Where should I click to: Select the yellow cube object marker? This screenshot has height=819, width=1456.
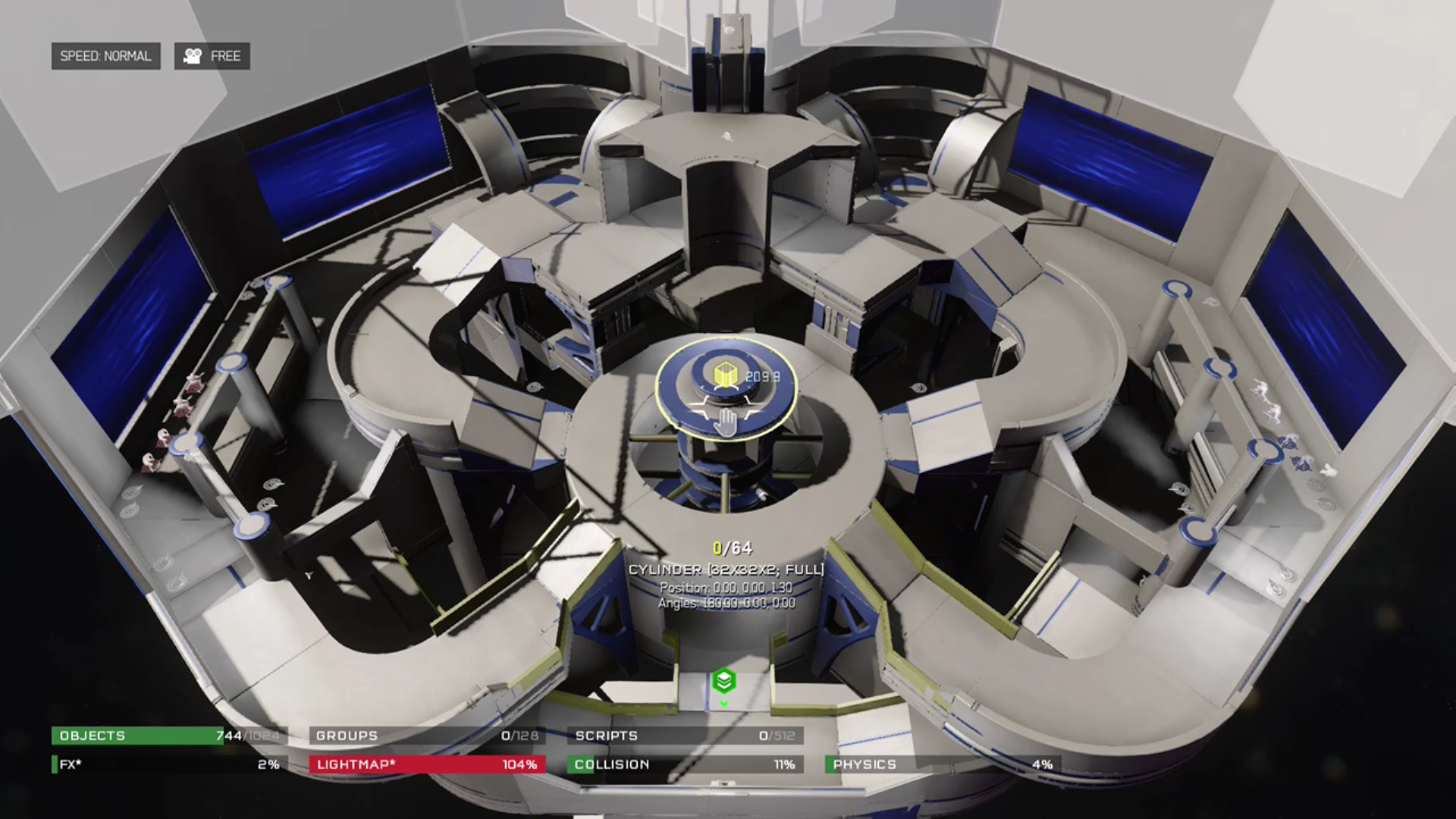(726, 375)
